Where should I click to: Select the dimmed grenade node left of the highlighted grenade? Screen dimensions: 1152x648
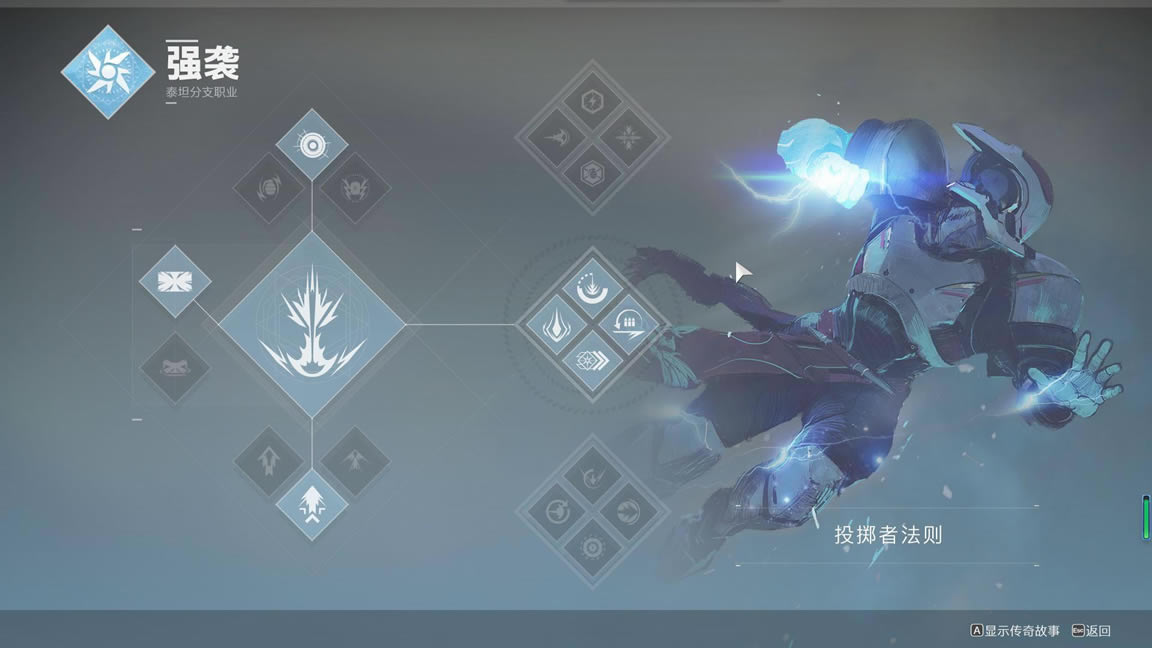(269, 188)
